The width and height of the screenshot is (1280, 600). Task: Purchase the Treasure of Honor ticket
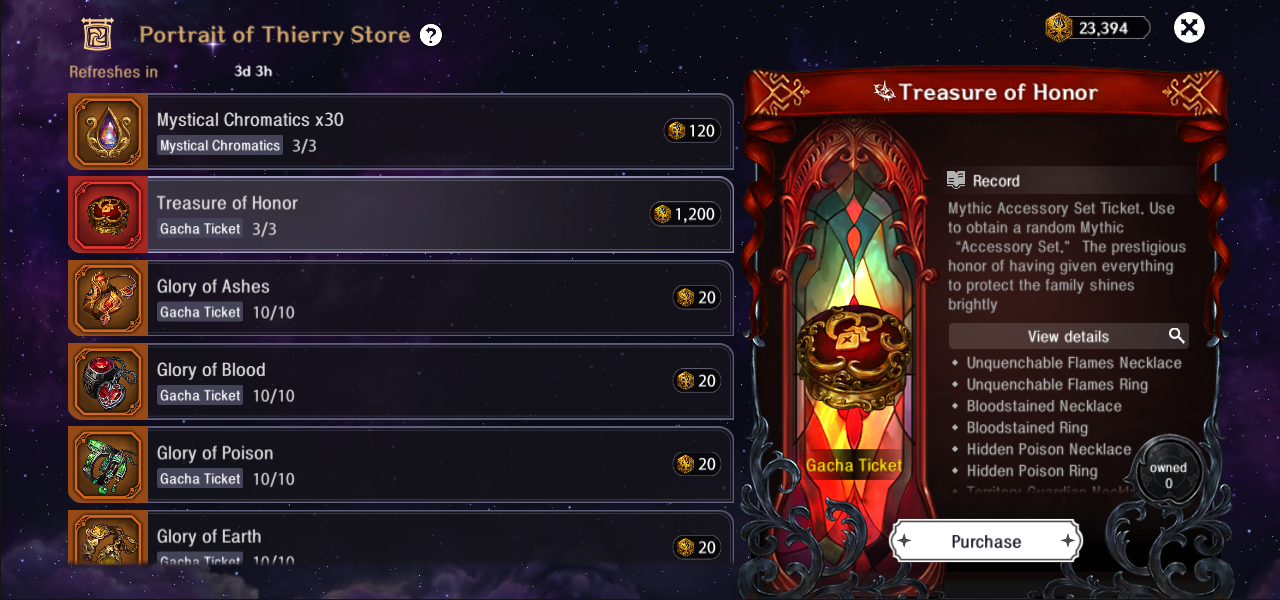pos(986,541)
